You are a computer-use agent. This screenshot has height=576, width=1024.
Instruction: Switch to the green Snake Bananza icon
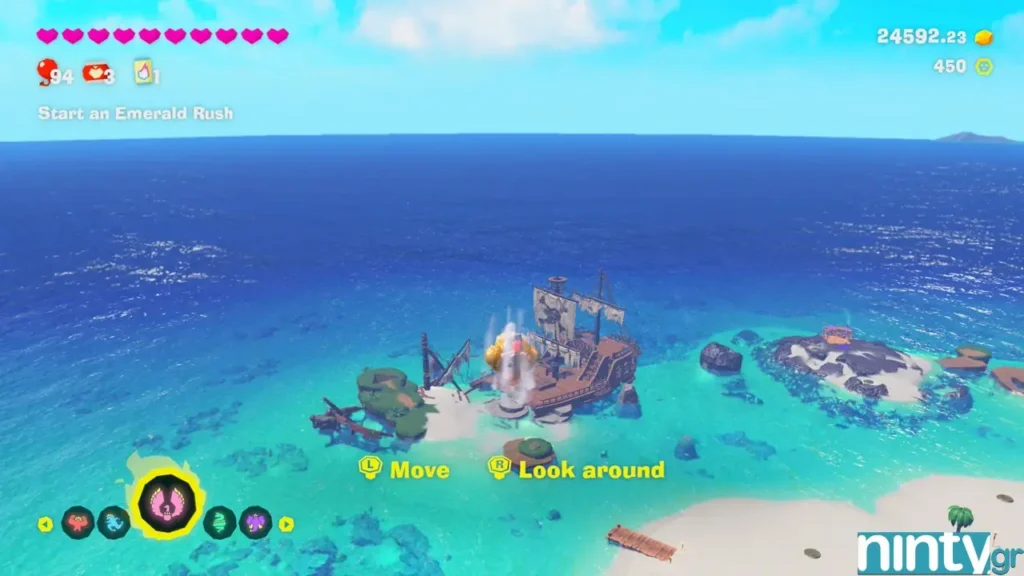[x=219, y=522]
